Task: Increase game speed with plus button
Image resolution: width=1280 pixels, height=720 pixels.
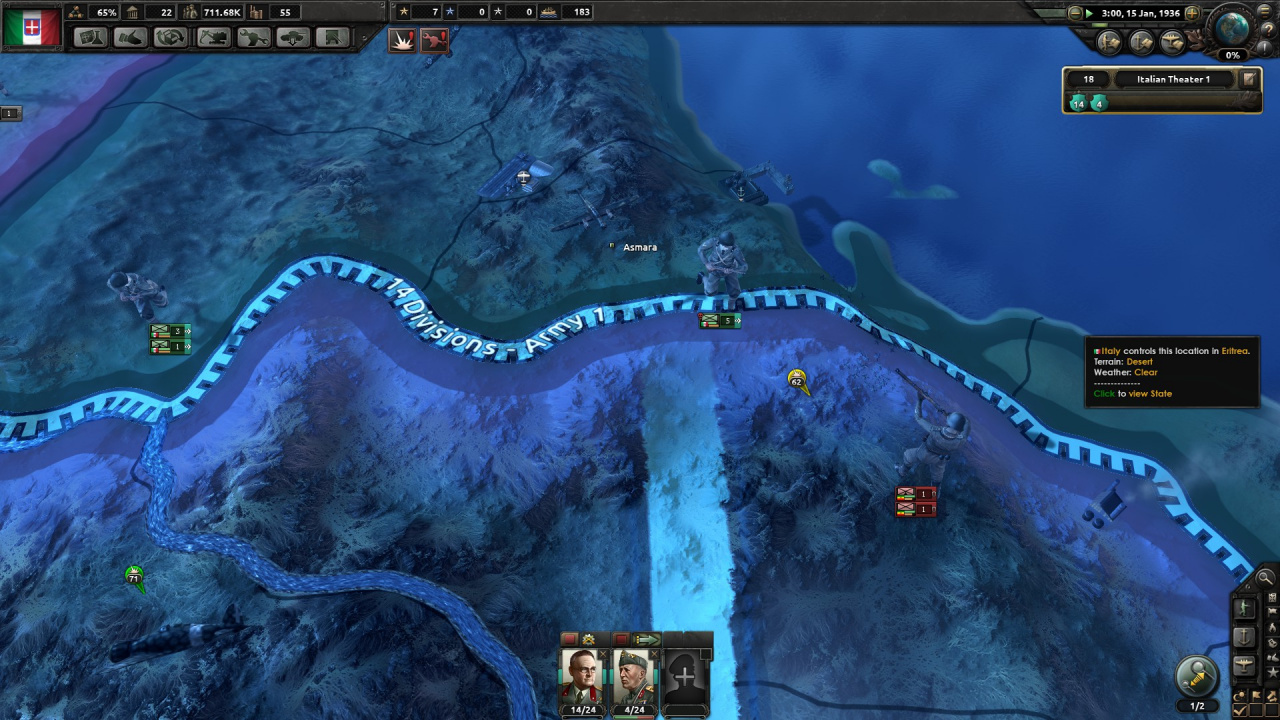Action: pyautogui.click(x=1192, y=13)
